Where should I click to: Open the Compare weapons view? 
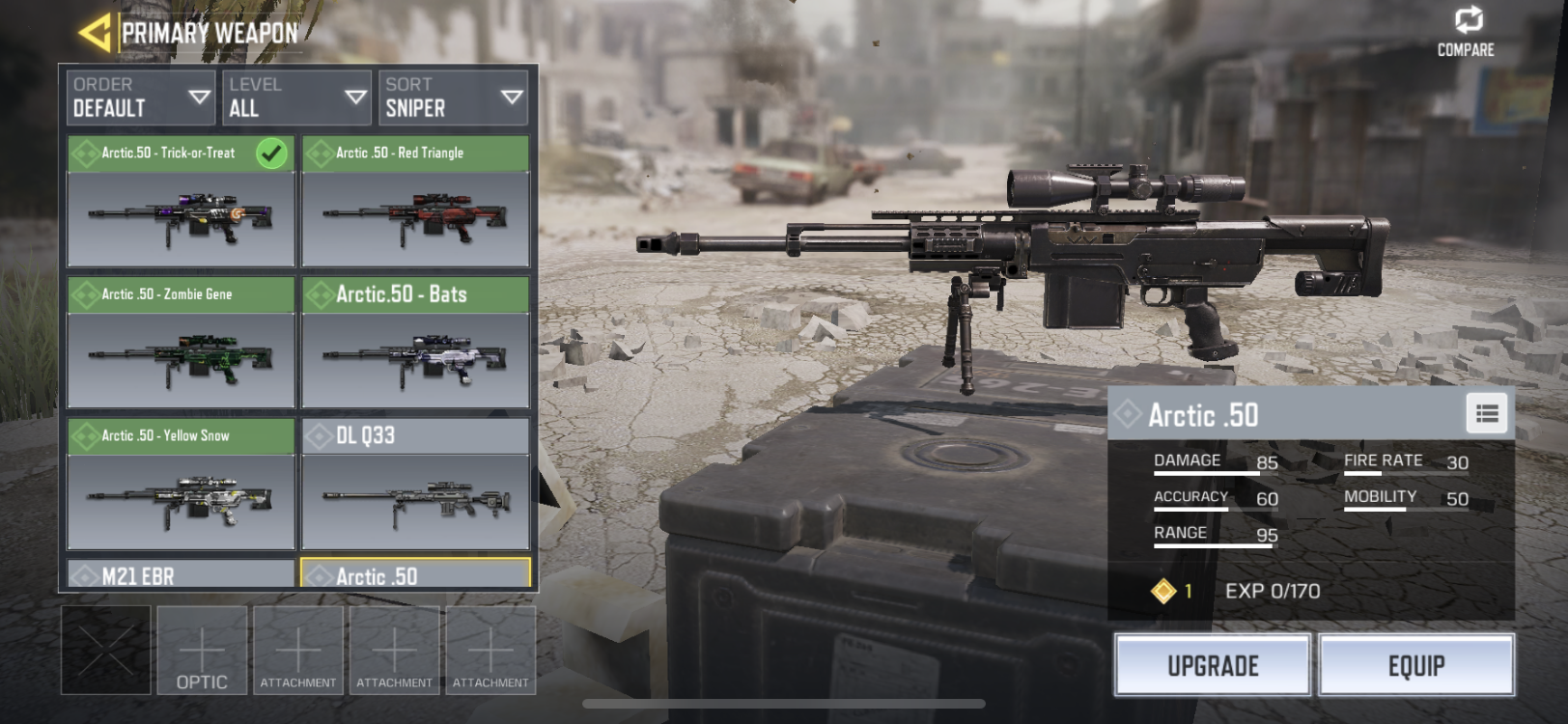click(1466, 32)
